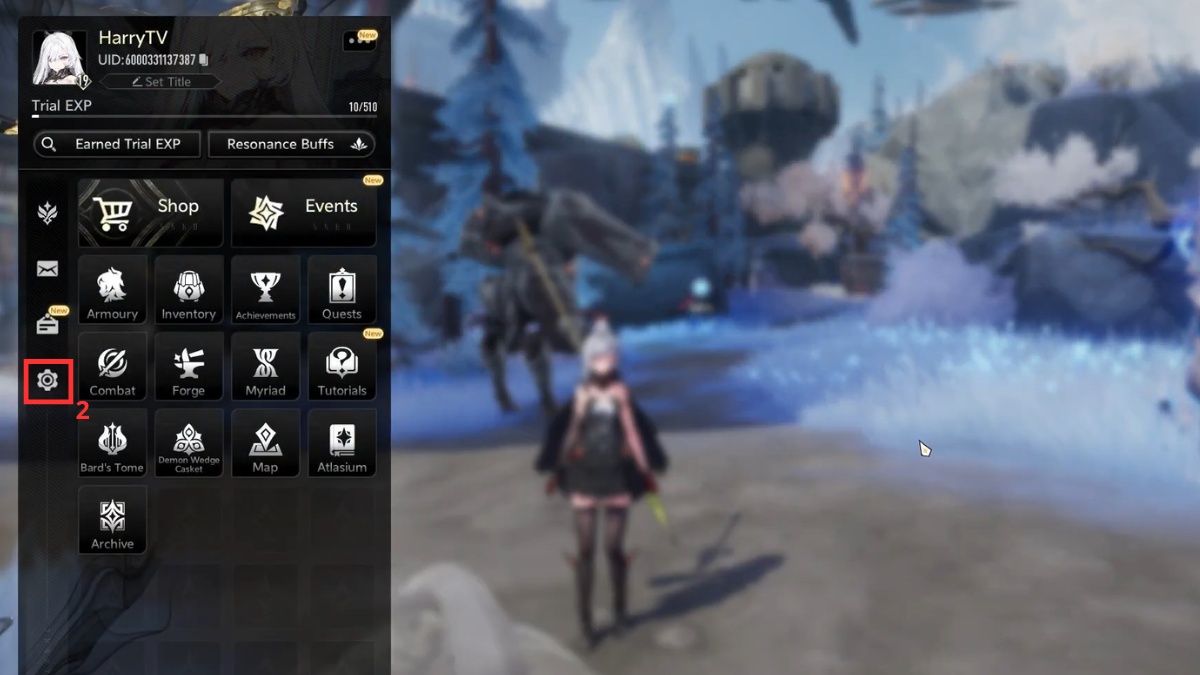Show Resonance Buffs
1200x675 pixels.
(x=291, y=144)
